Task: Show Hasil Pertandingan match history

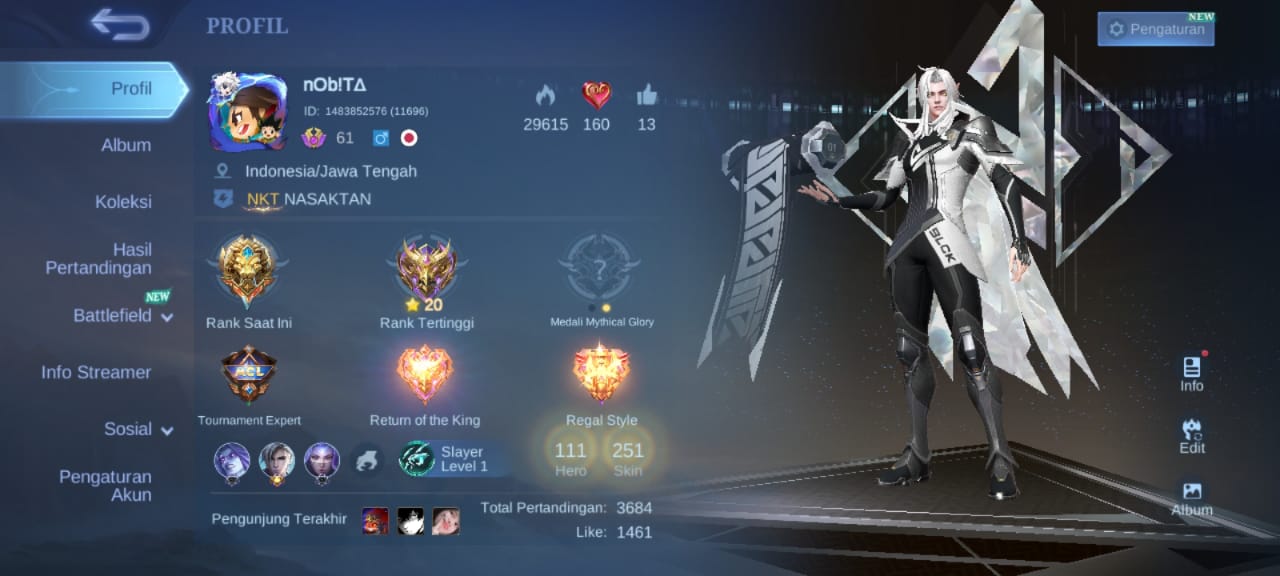Action: [x=98, y=259]
